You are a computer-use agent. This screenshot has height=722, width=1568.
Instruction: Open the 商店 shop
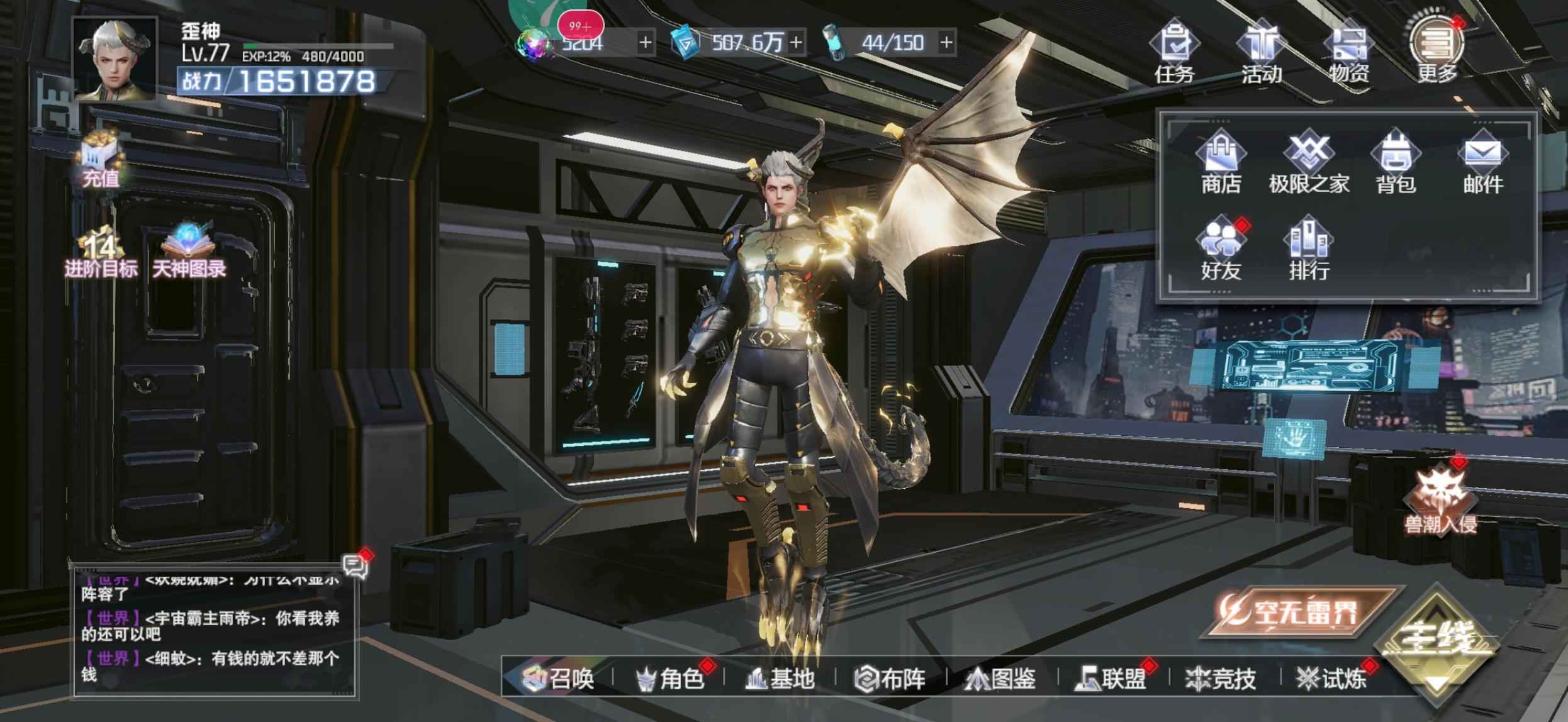(x=1221, y=162)
